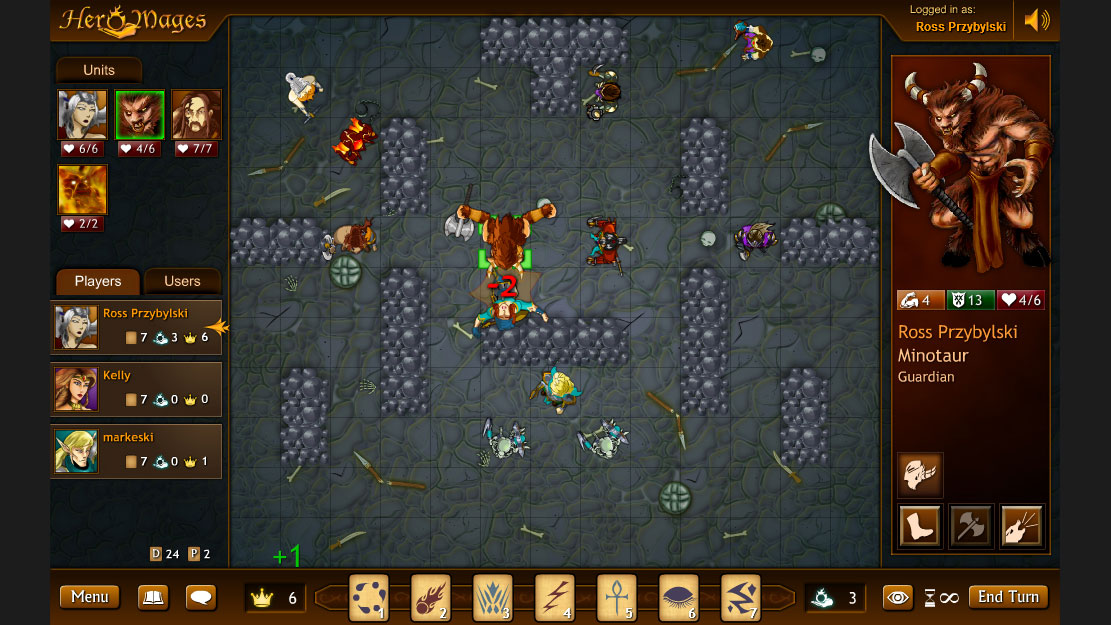
Task: Toggle the eye view button
Action: pos(898,597)
